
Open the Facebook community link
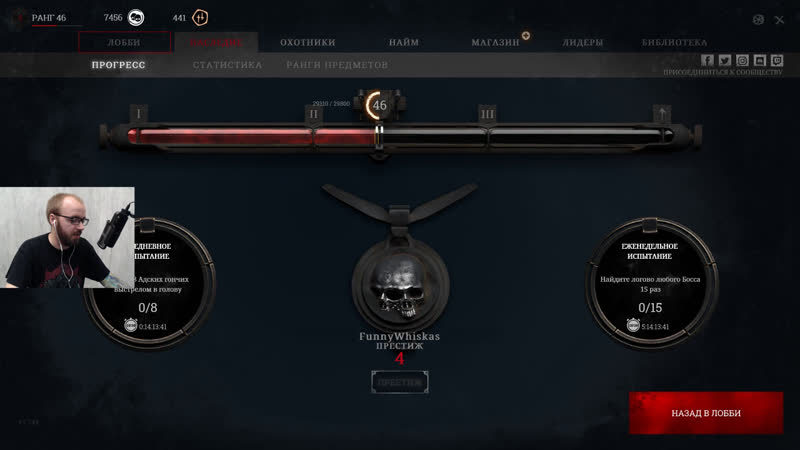(708, 60)
